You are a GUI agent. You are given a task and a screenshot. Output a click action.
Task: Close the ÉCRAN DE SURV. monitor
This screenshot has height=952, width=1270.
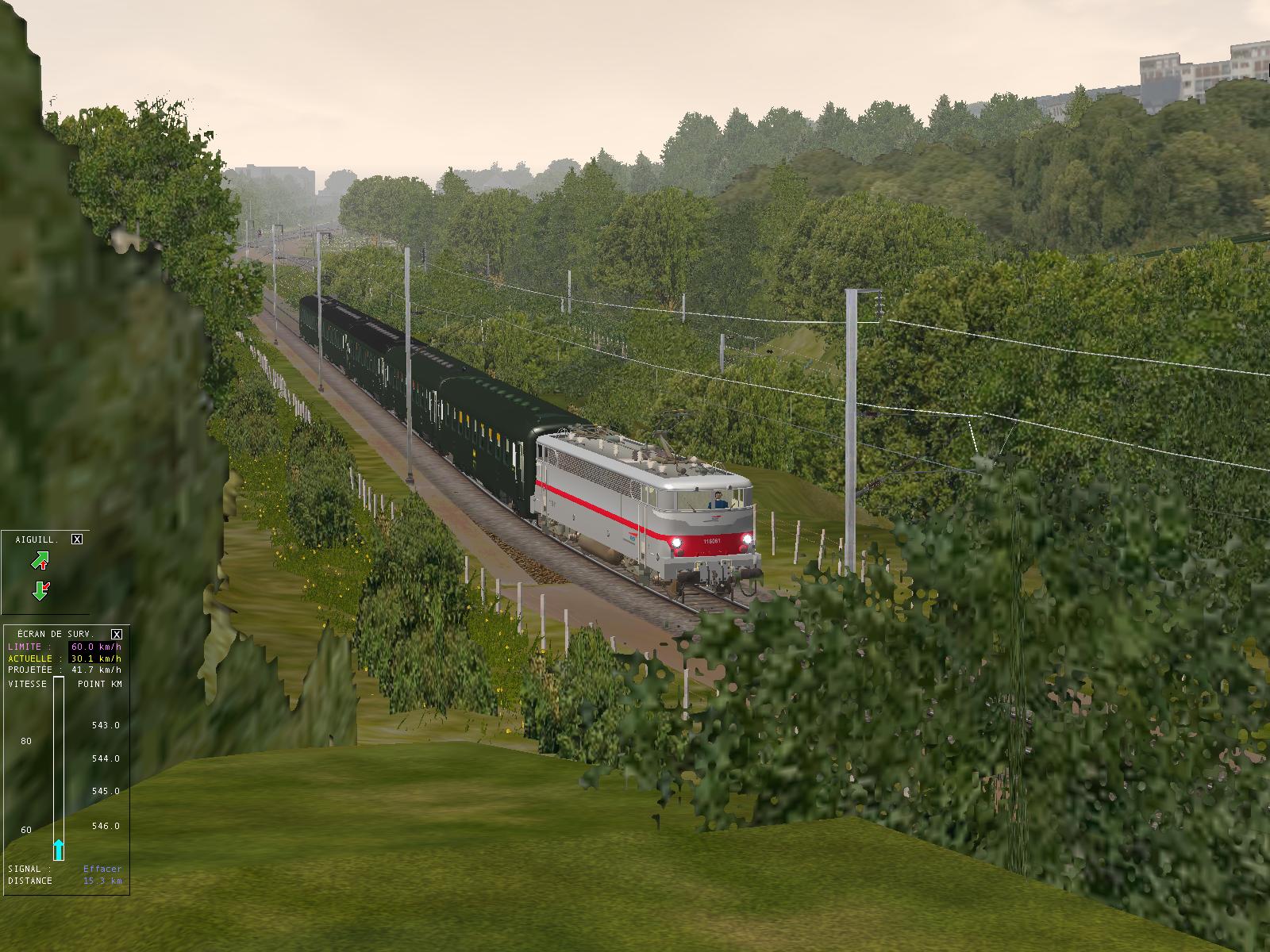(x=117, y=634)
